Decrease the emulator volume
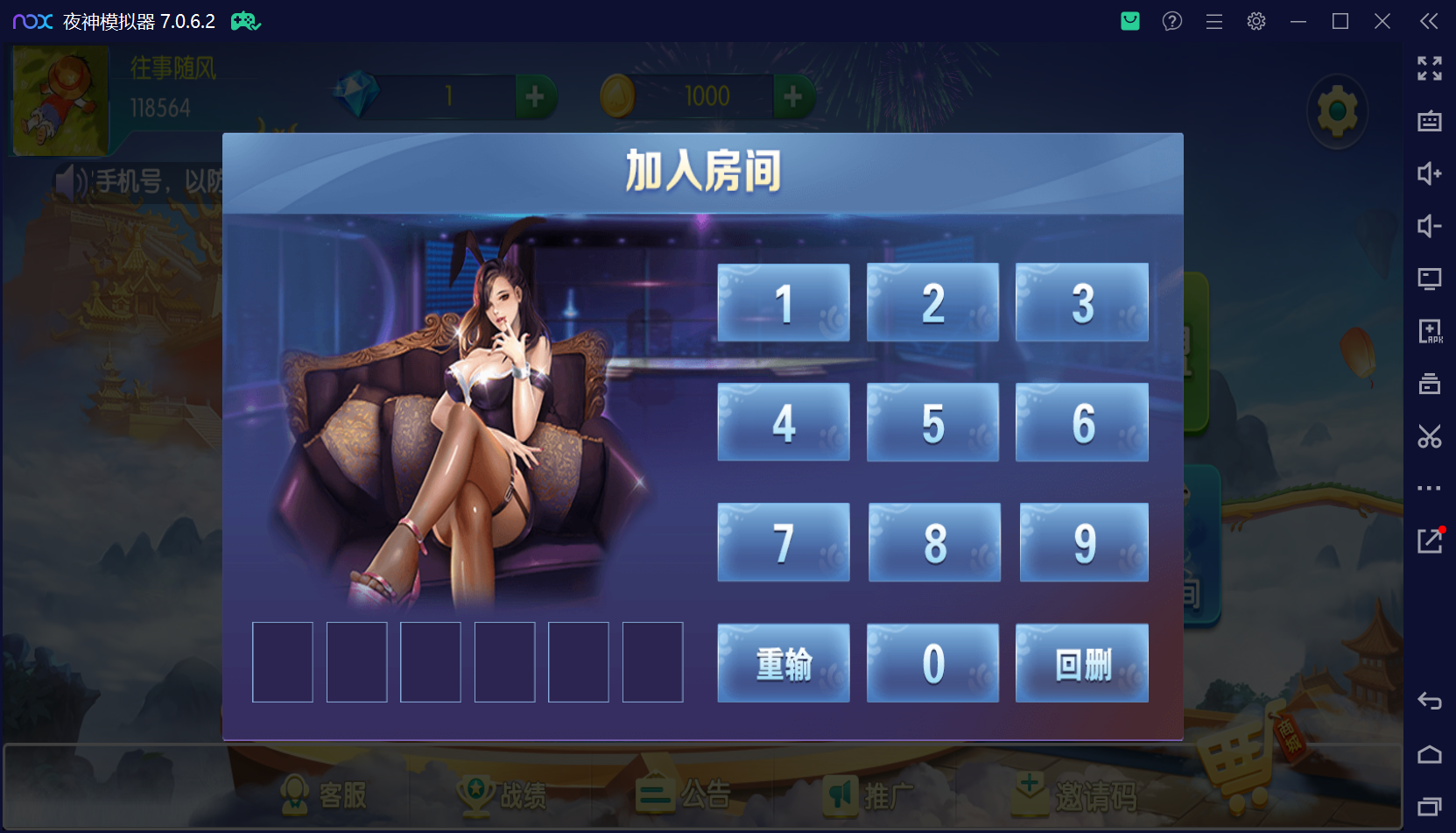 point(1430,226)
